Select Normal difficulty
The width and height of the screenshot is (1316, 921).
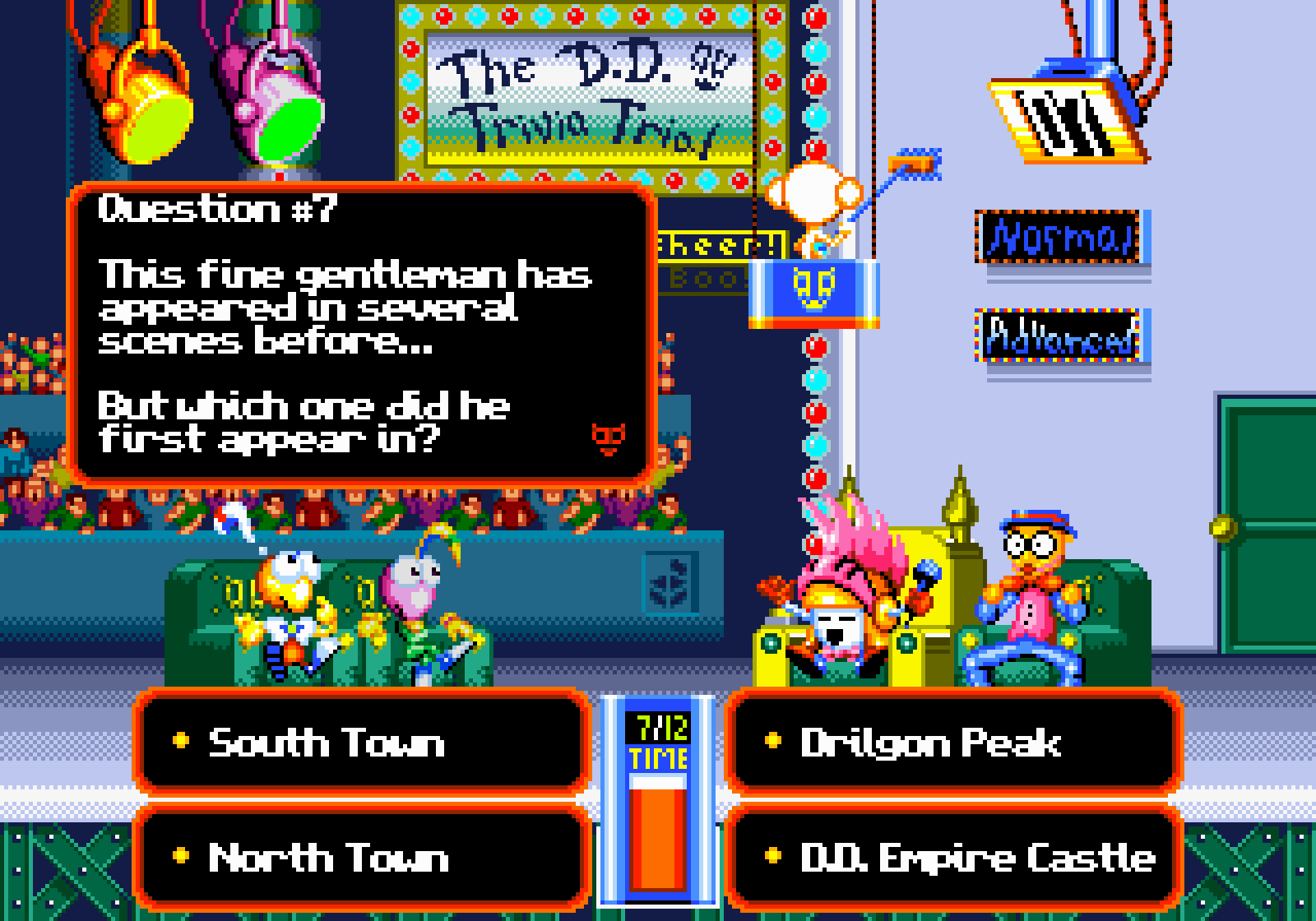[1057, 238]
